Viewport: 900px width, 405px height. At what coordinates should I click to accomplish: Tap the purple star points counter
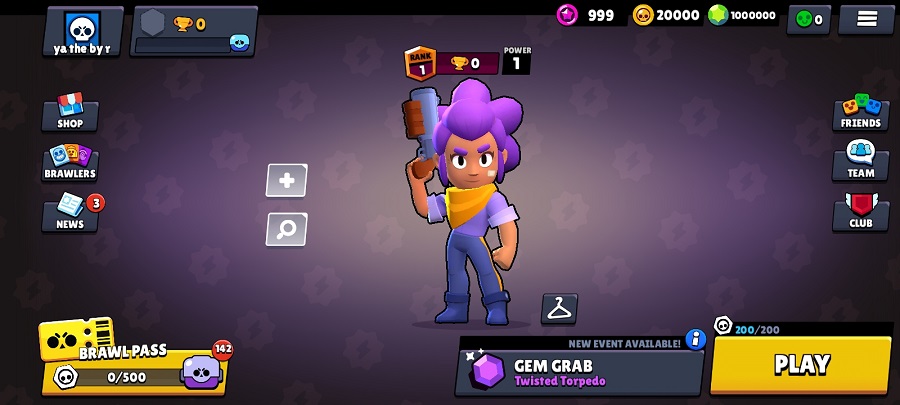tap(587, 15)
